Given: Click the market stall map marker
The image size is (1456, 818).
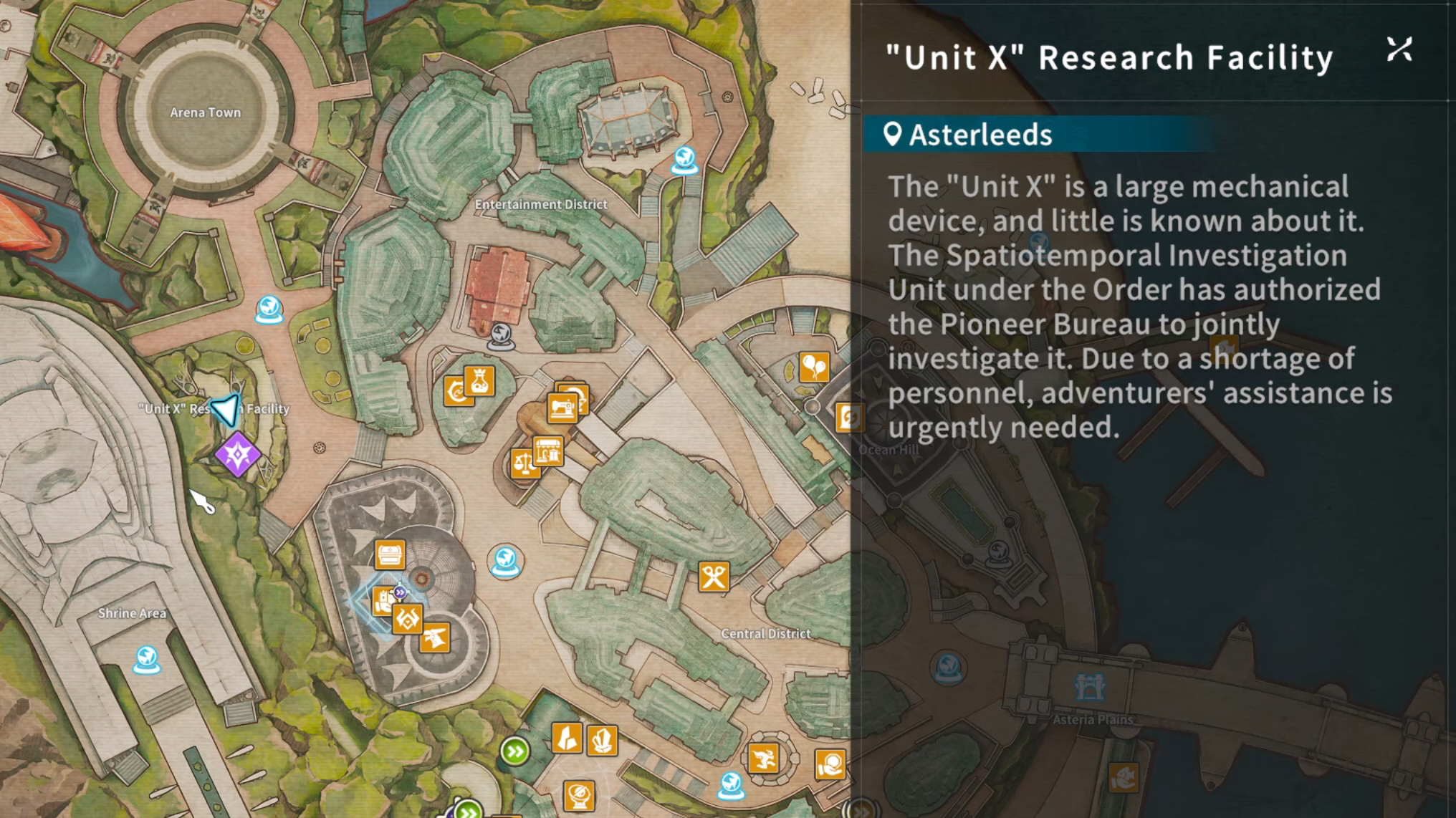Looking at the screenshot, I should coord(548,451).
